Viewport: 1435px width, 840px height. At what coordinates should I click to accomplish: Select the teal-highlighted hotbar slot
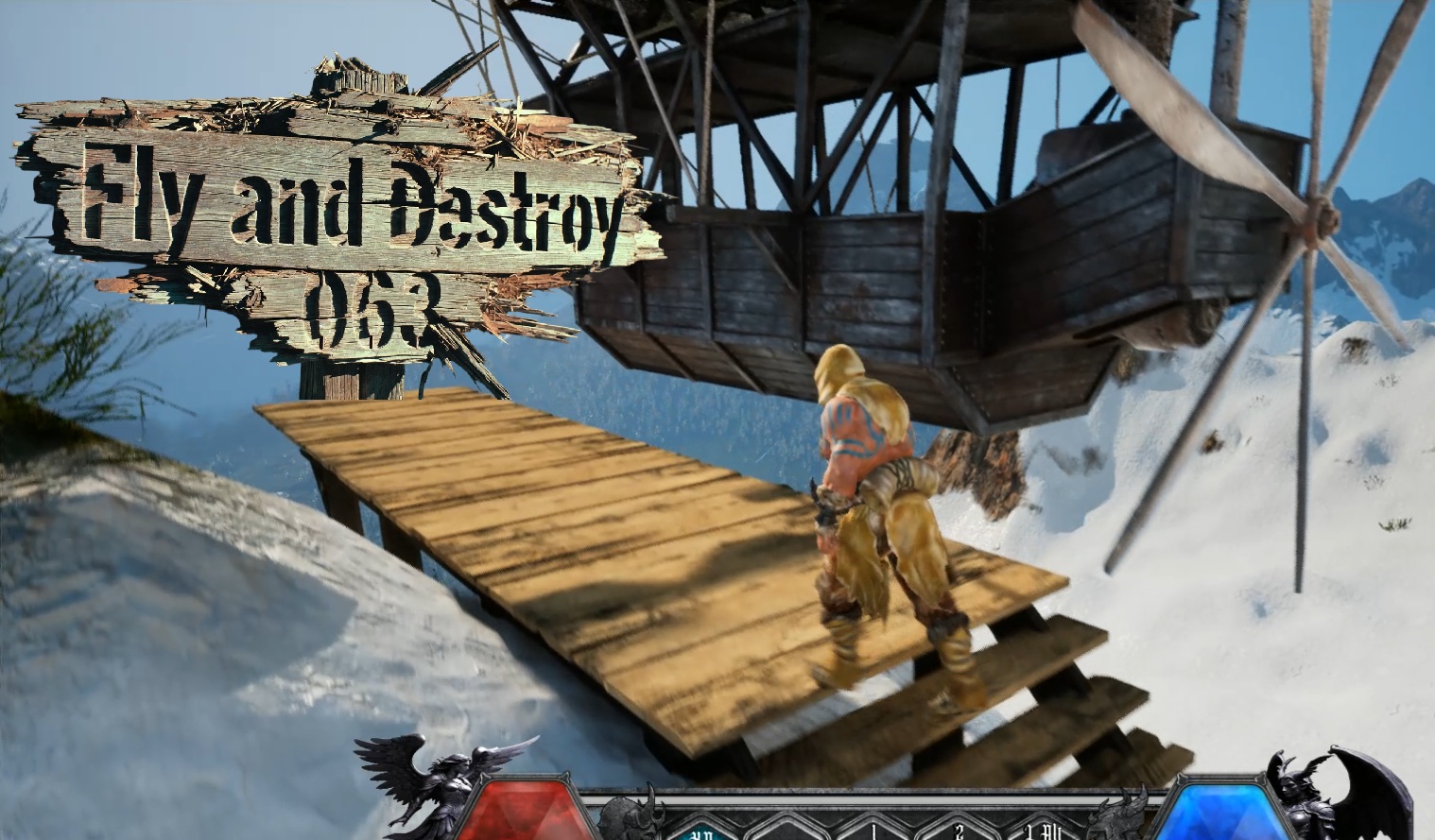click(x=701, y=830)
